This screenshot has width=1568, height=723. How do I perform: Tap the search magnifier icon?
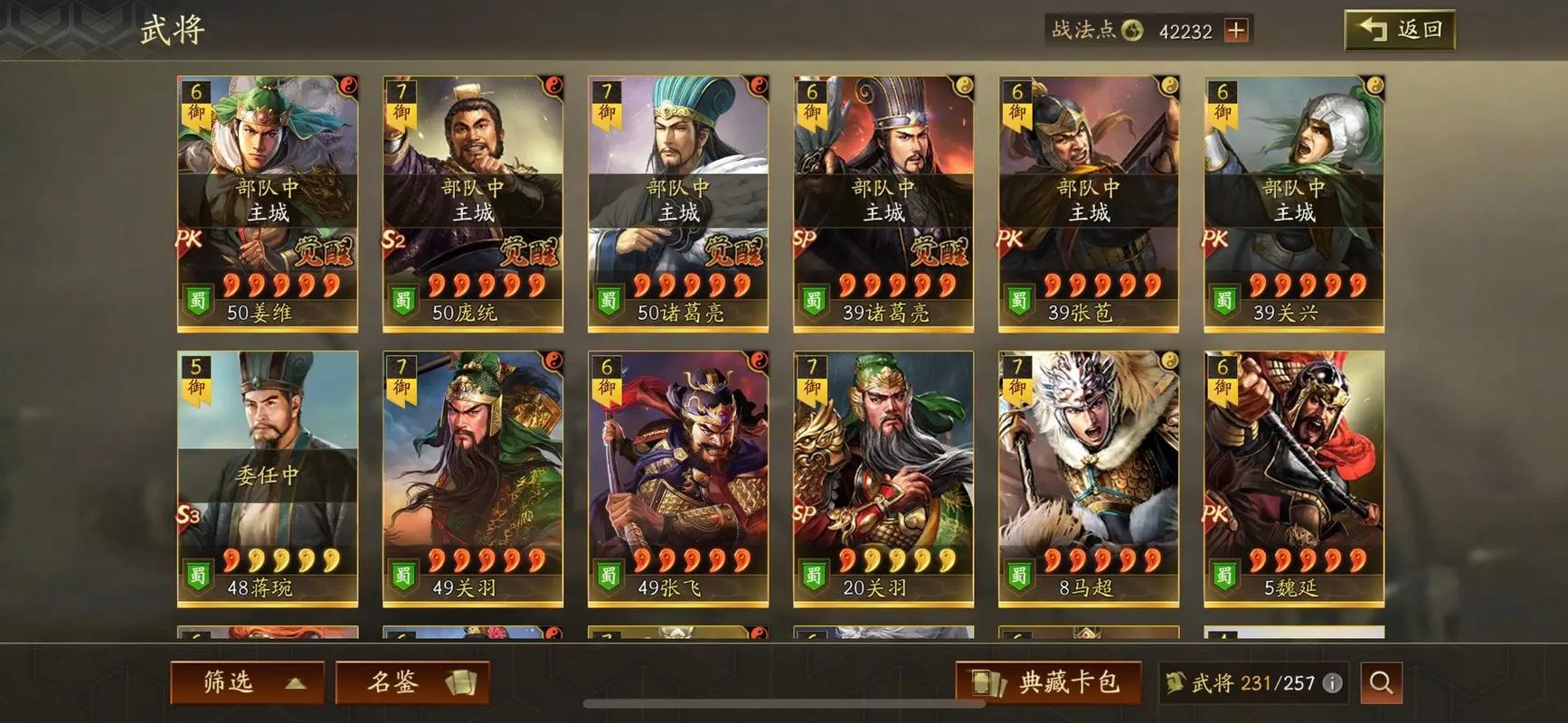1381,682
